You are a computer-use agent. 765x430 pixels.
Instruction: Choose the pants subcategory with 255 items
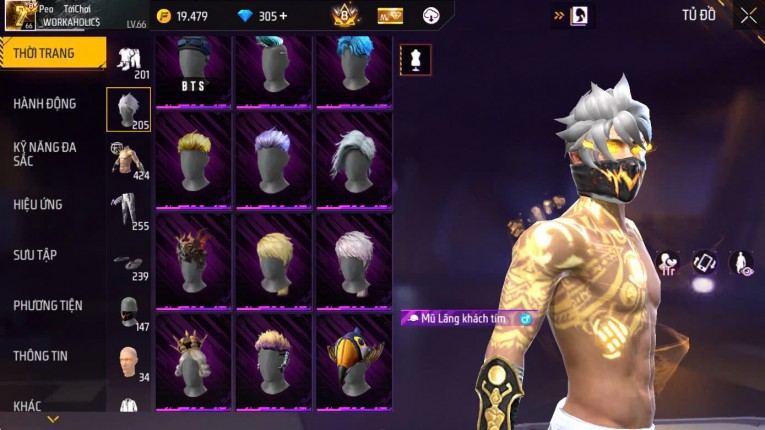click(128, 210)
